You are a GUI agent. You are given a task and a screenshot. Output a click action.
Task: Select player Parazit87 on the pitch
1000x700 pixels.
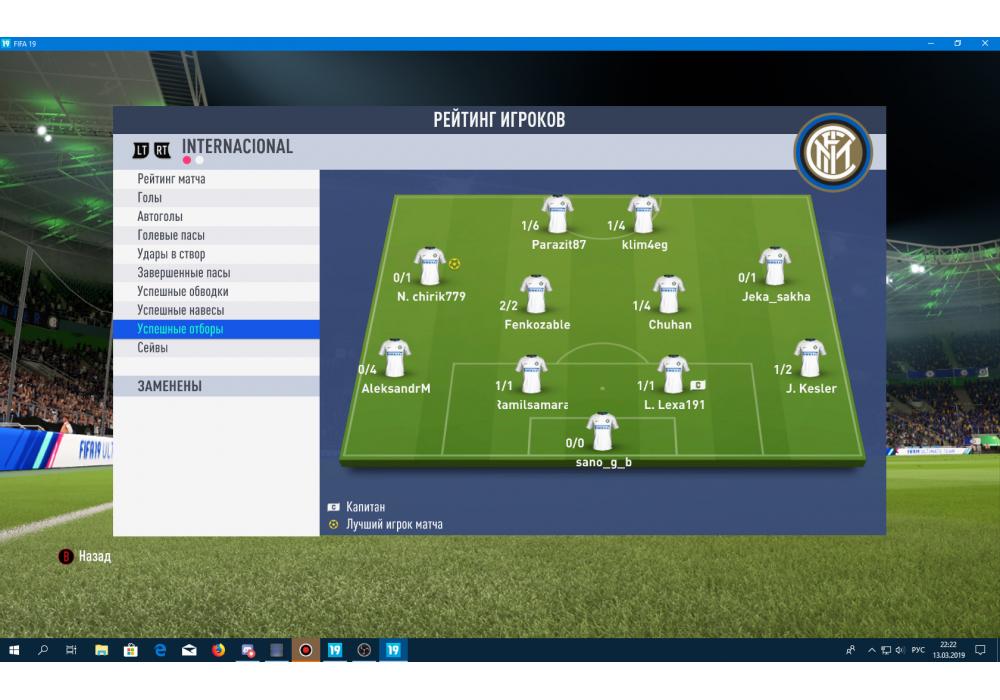click(558, 215)
